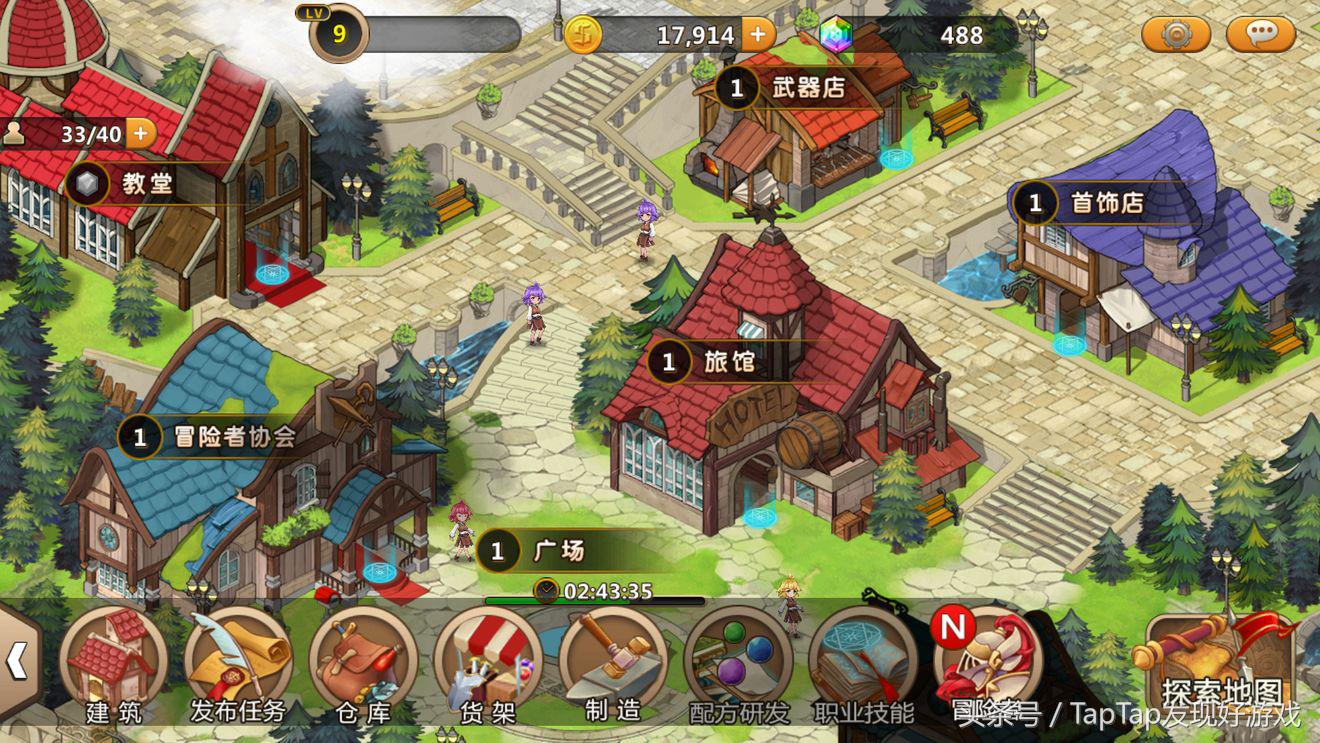Open the gear settings button
Screen dimensions: 1320x743
pyautogui.click(x=1176, y=35)
